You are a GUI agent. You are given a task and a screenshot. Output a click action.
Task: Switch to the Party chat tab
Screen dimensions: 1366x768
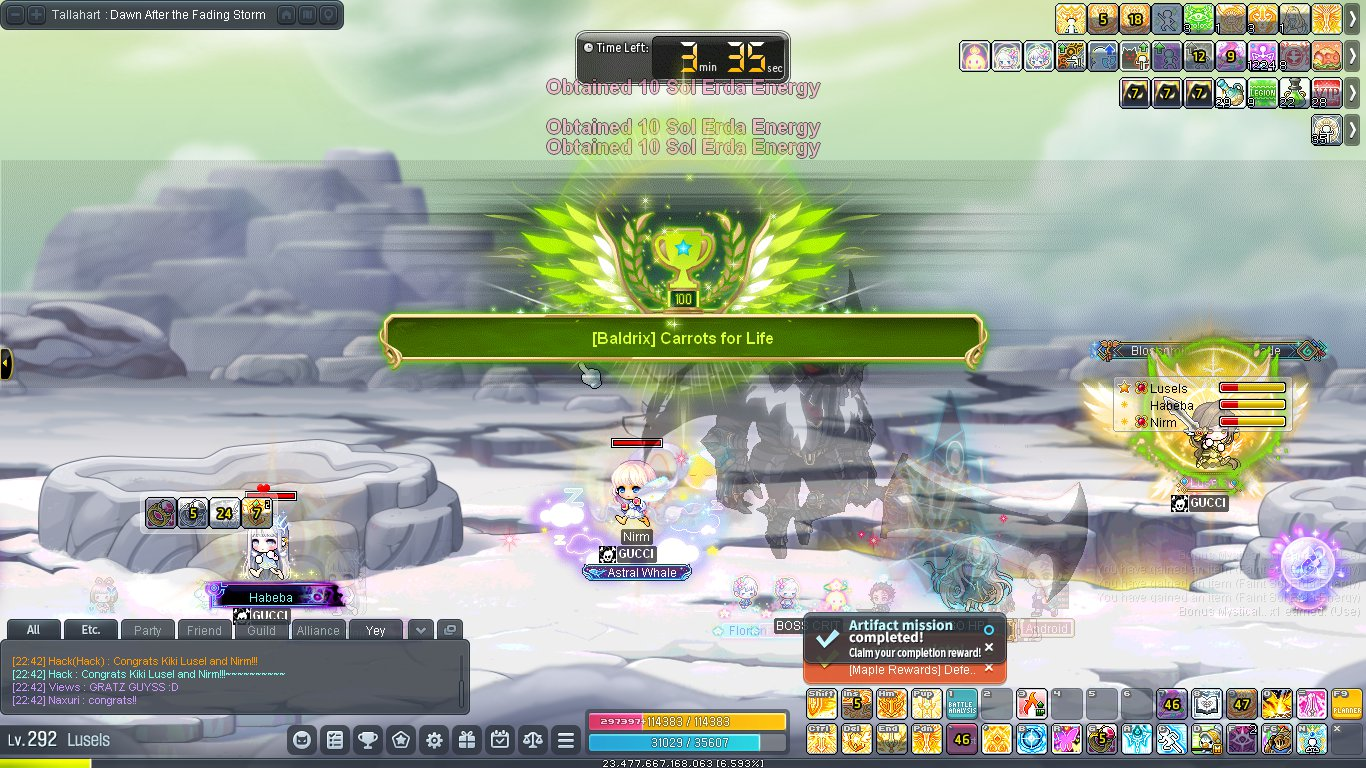[147, 630]
